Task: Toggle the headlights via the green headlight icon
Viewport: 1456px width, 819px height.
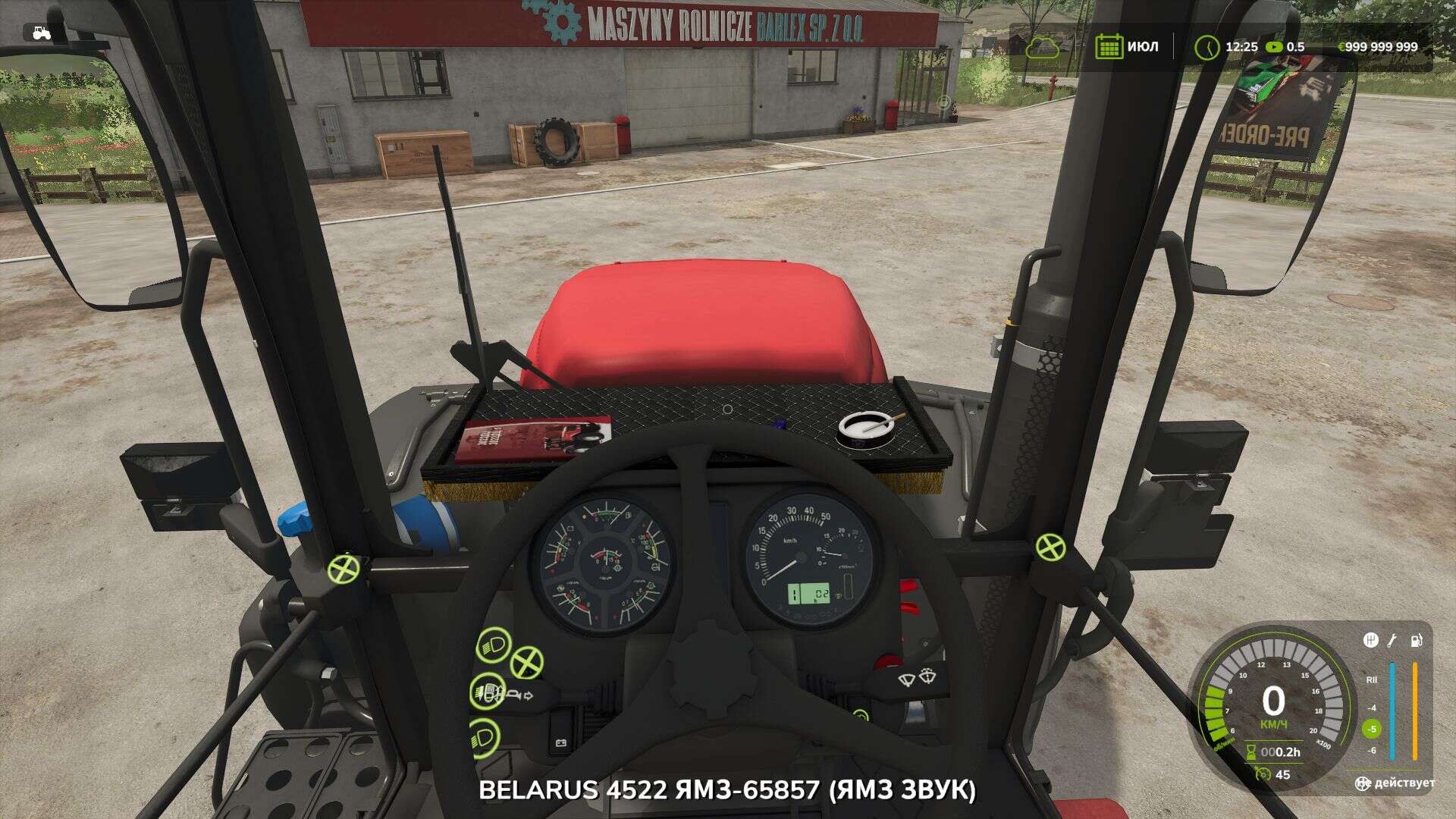Action: [x=494, y=645]
